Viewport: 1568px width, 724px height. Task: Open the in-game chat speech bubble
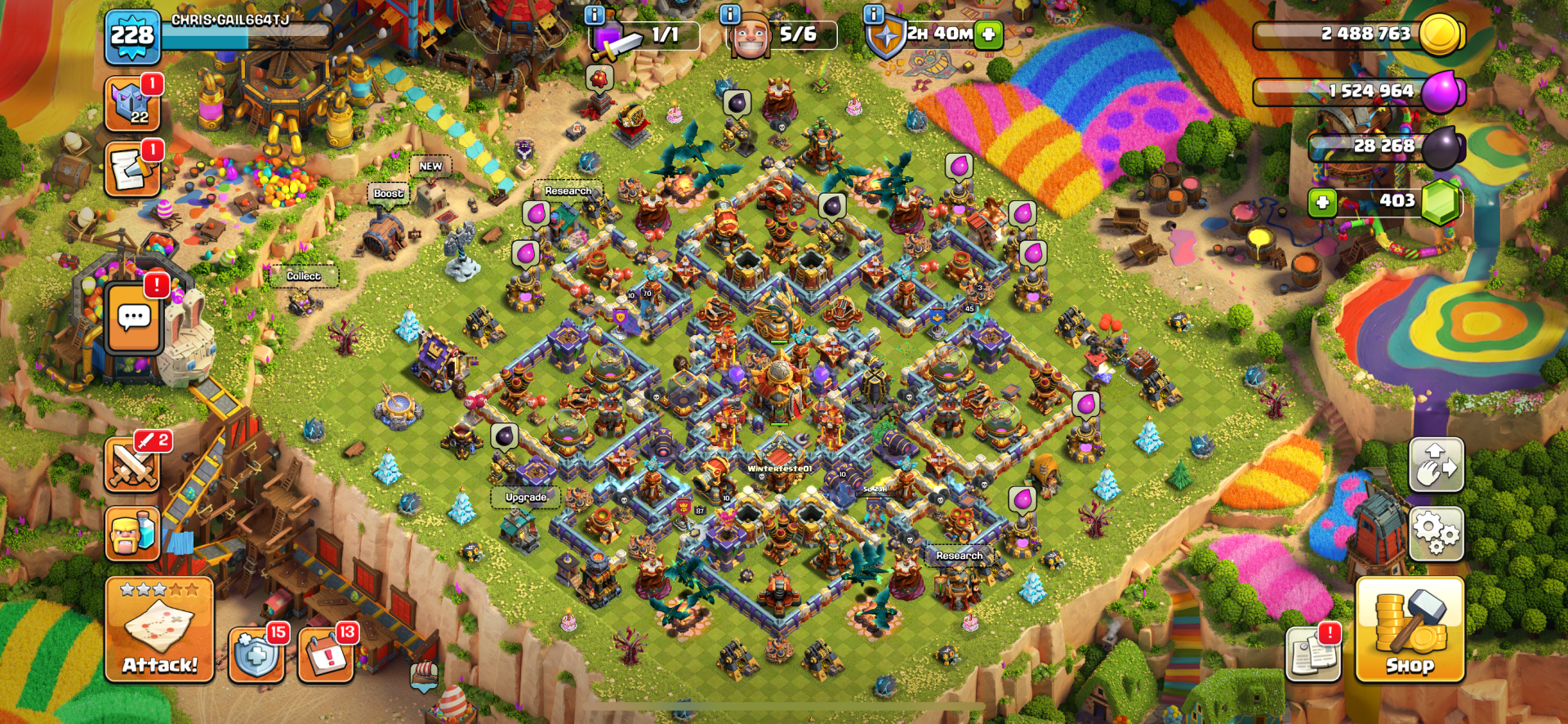click(x=133, y=315)
